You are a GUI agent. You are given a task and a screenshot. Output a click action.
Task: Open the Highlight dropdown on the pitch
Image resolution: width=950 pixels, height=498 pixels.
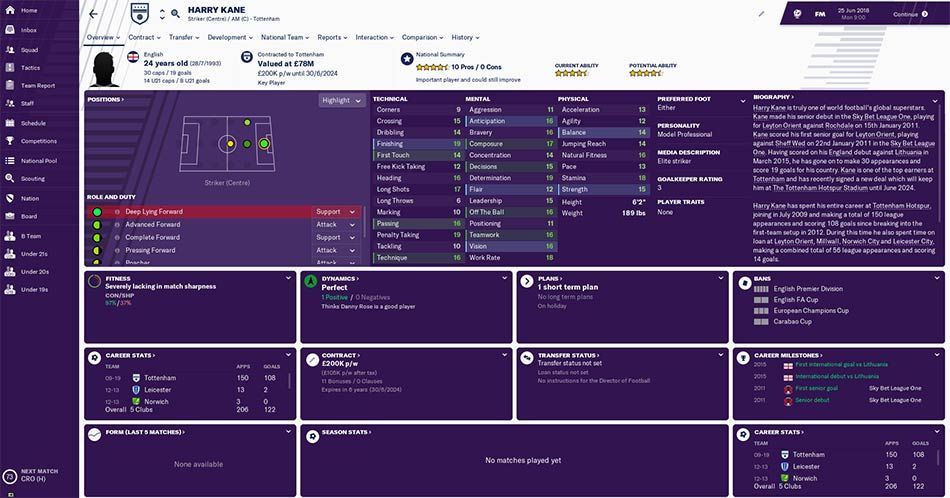click(341, 100)
